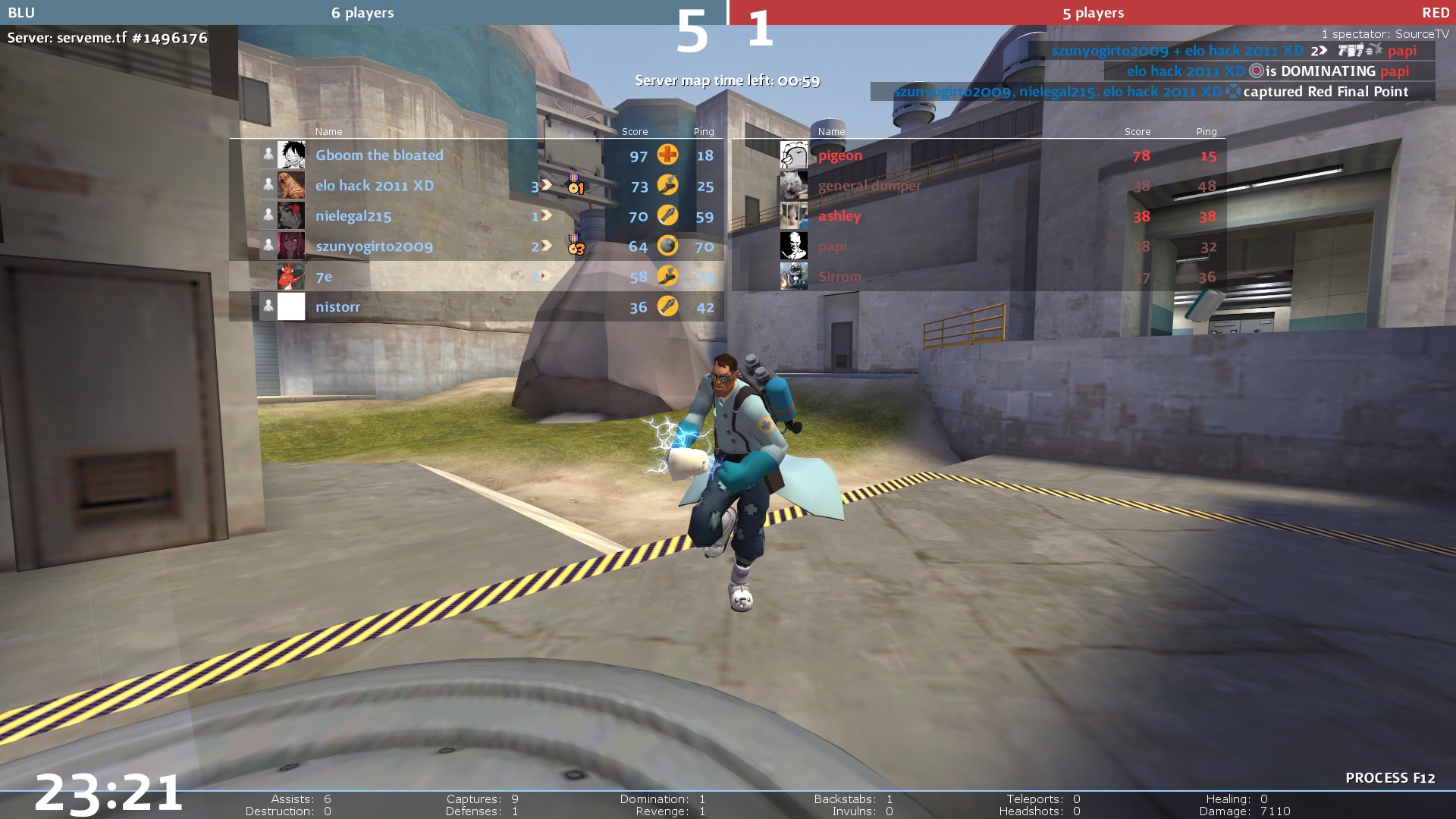1456x819 pixels.
Task: Pick player 7e from BLU team
Action: (x=324, y=277)
